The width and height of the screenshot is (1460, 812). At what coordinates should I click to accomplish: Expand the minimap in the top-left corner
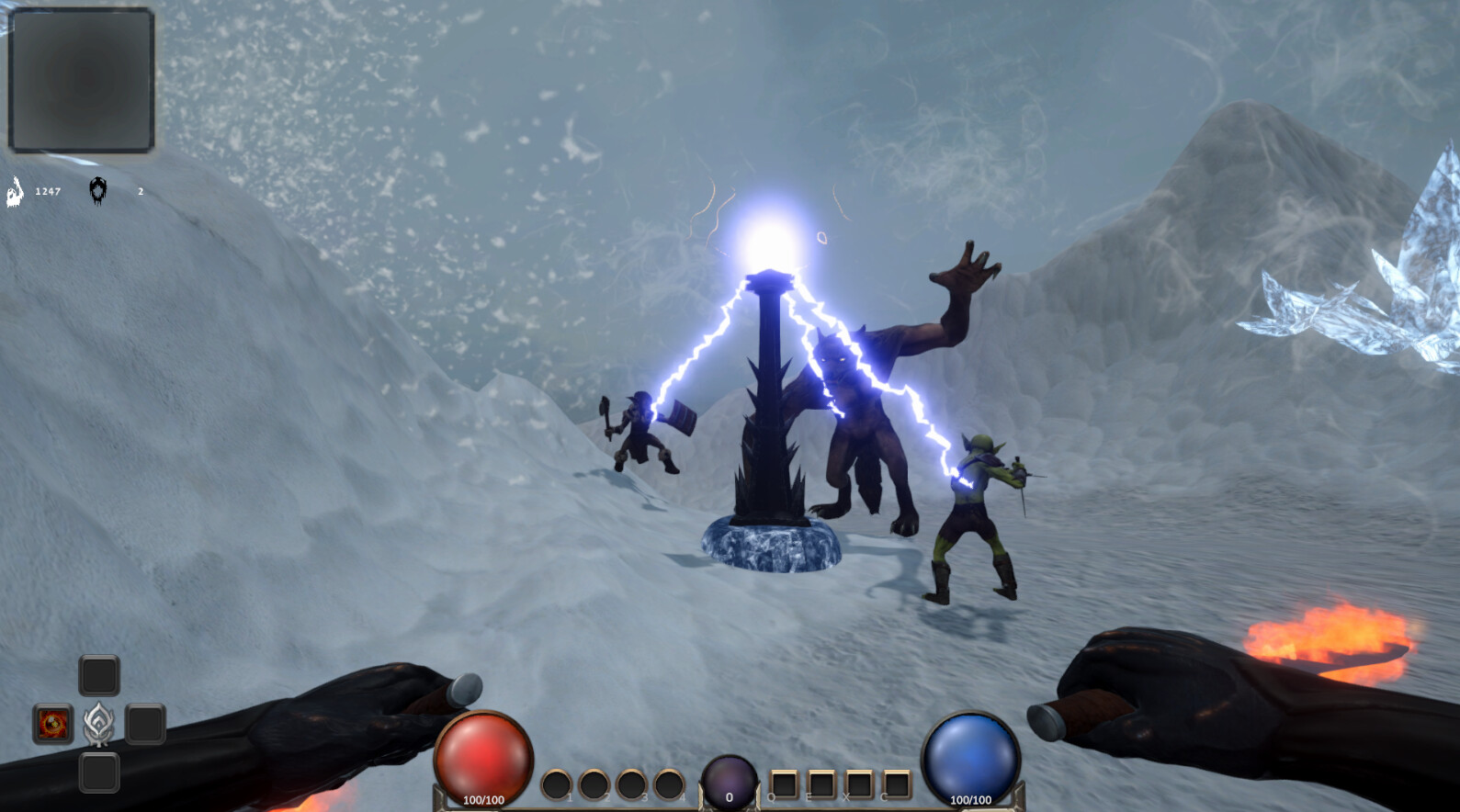(81, 80)
